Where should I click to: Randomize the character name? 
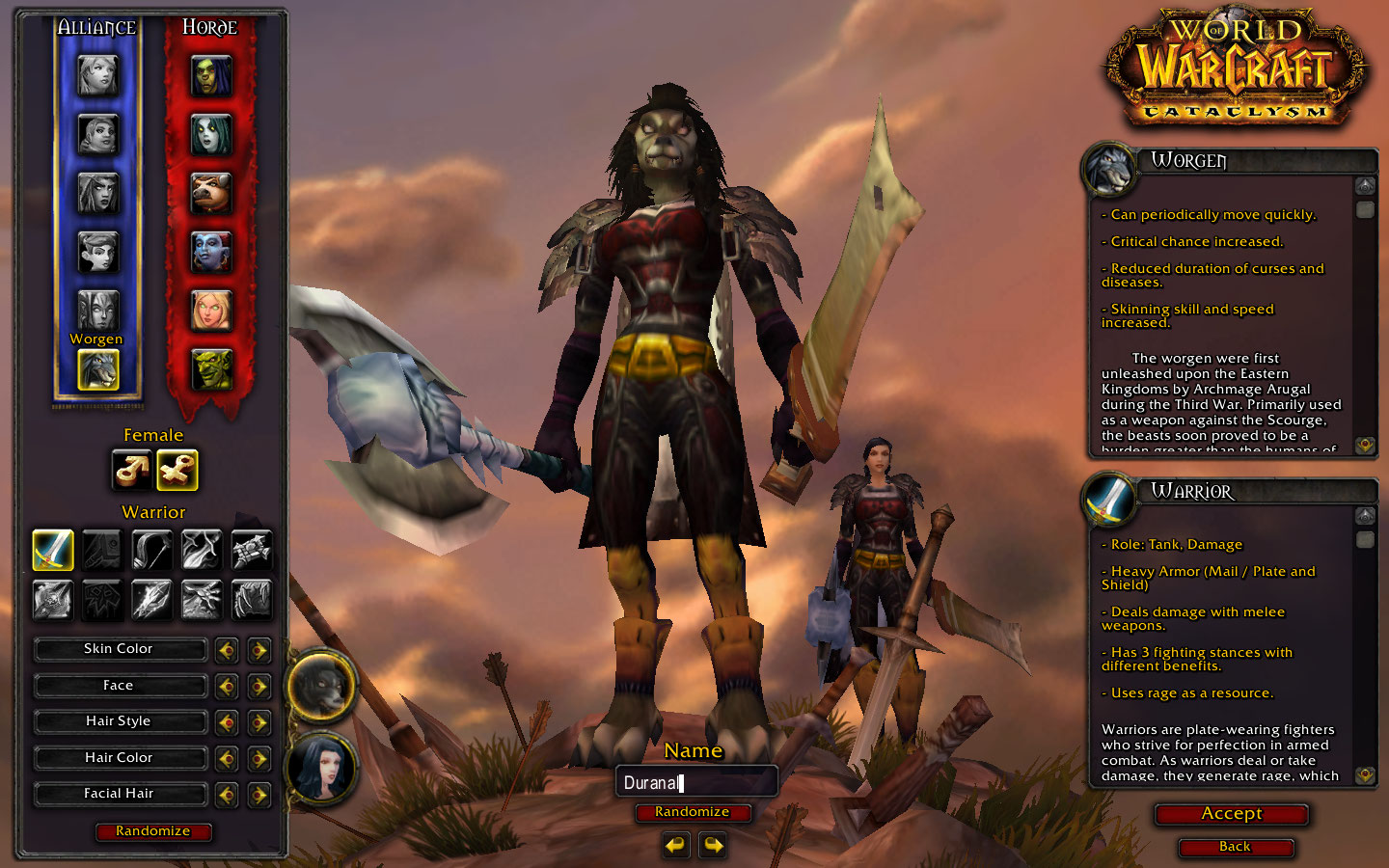692,812
